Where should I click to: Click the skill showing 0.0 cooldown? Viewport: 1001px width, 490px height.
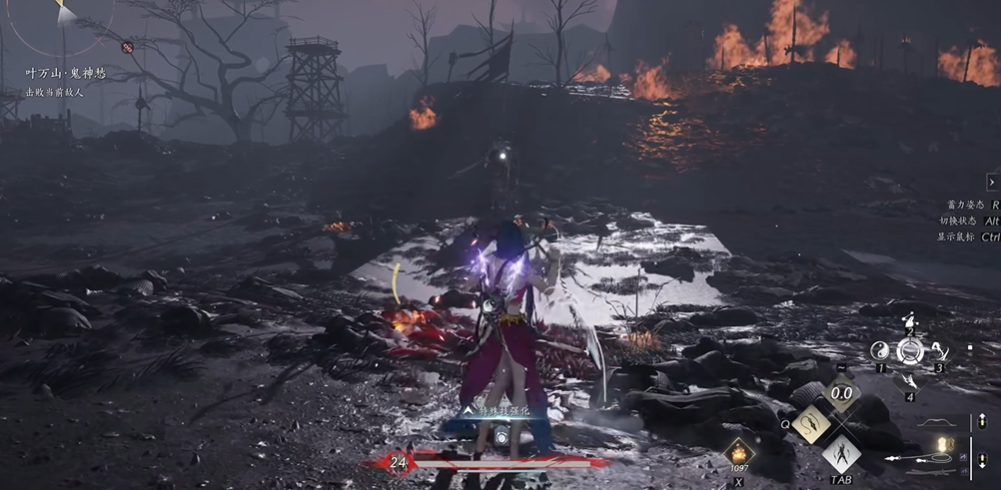click(841, 394)
